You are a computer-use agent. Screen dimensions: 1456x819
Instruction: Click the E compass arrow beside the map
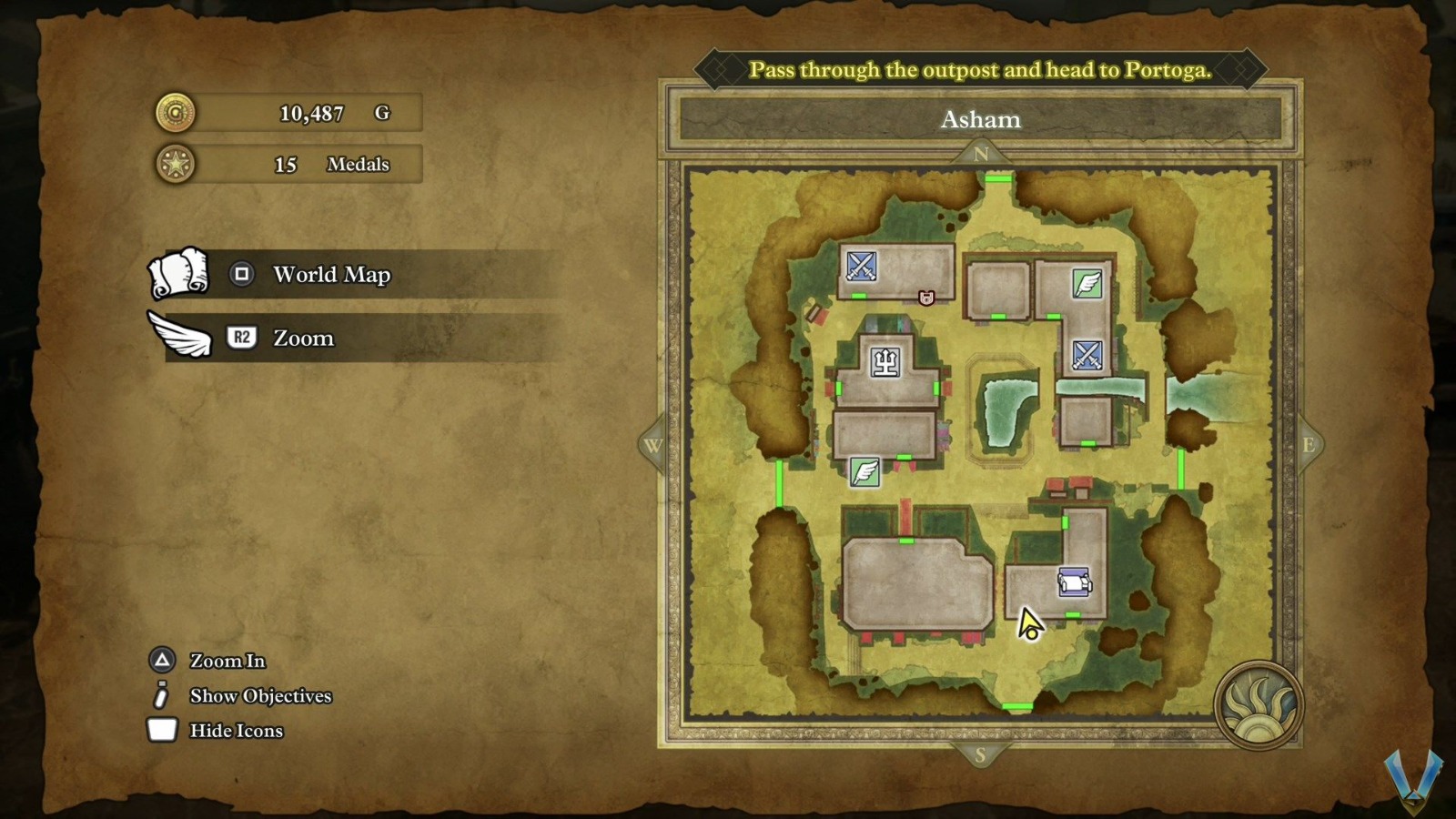tap(1308, 445)
